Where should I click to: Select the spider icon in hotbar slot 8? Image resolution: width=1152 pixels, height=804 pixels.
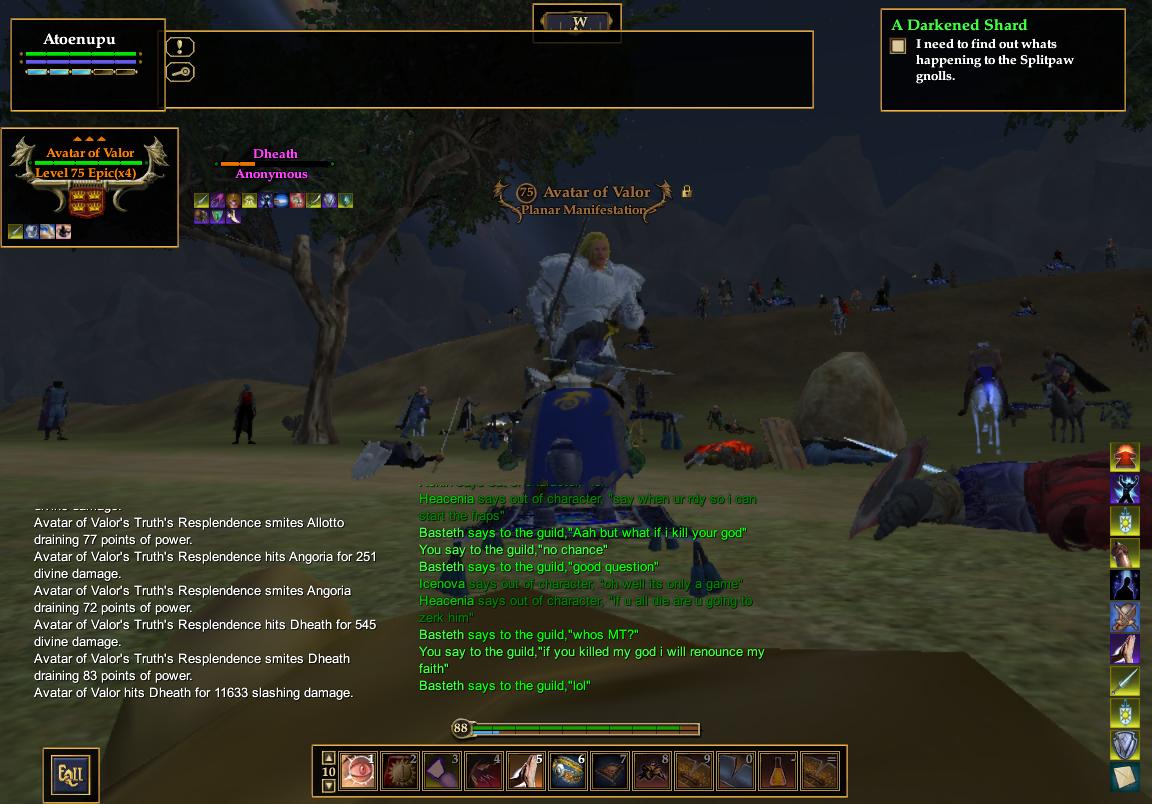[651, 772]
